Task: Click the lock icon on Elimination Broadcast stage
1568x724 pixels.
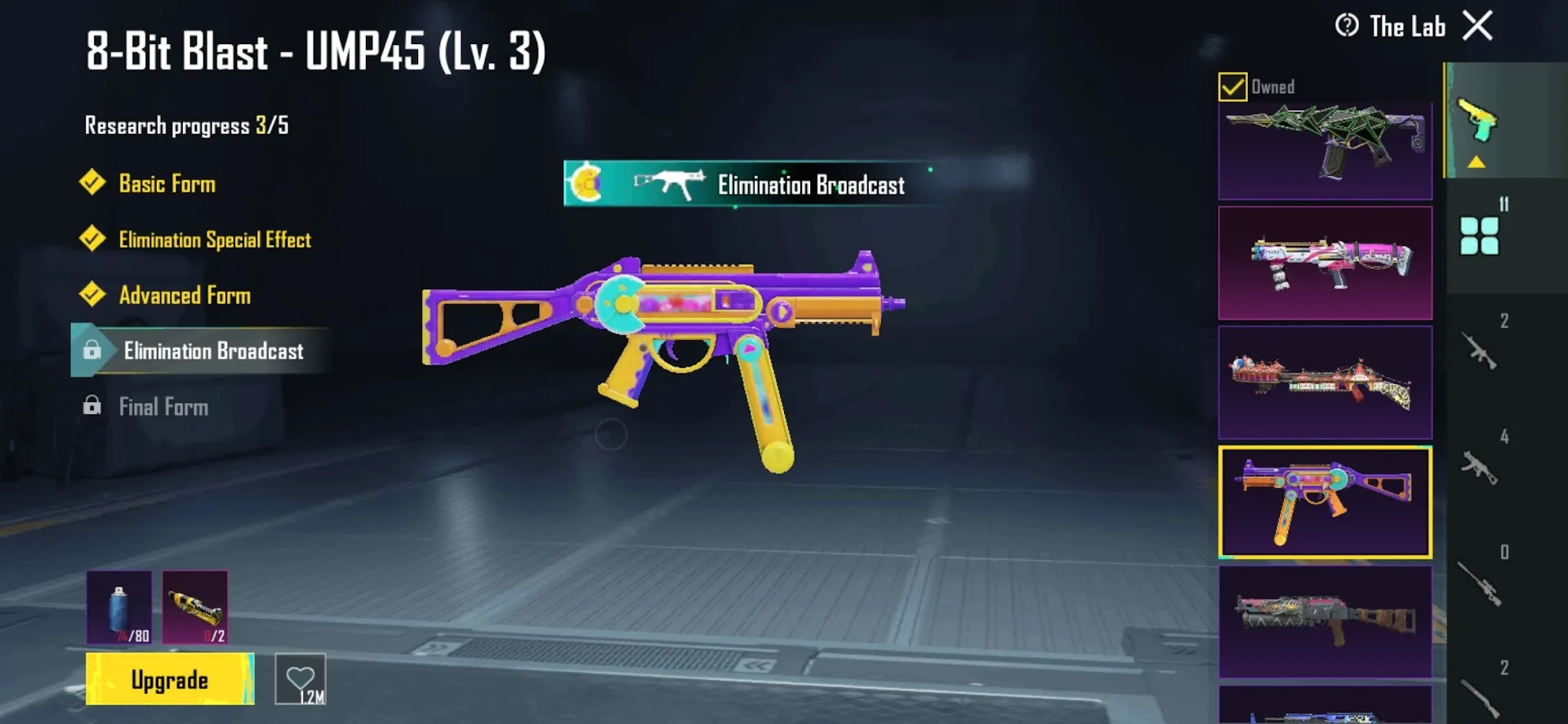Action: [92, 351]
